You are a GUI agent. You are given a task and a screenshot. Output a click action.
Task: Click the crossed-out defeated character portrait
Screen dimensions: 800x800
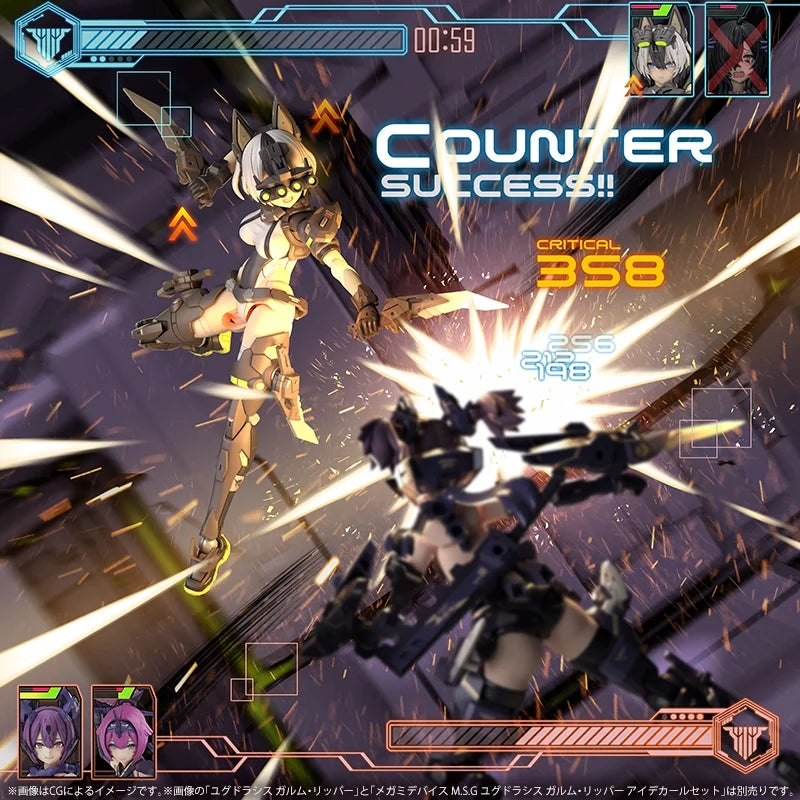pos(737,50)
